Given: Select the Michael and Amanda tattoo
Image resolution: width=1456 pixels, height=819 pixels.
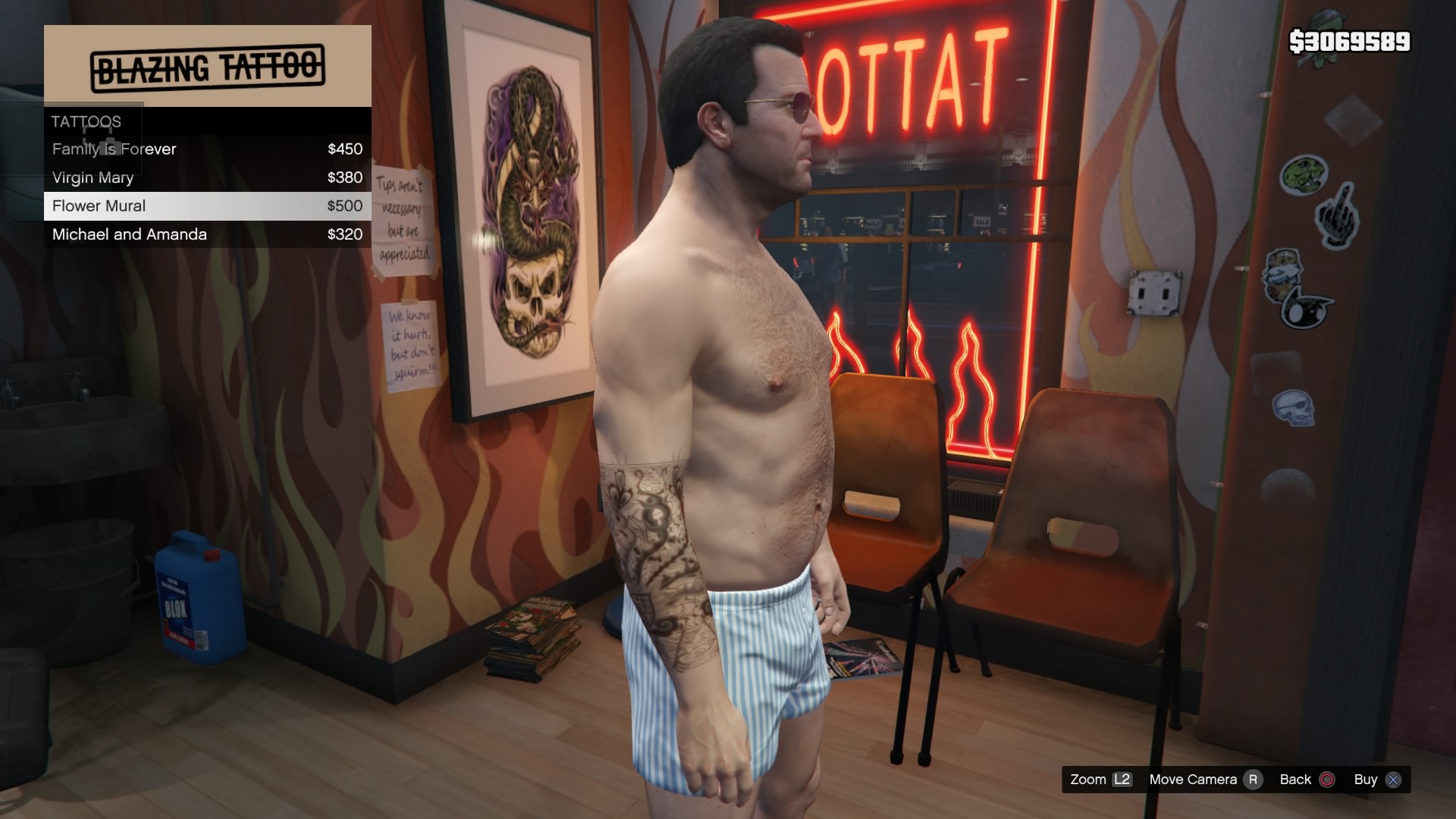Looking at the screenshot, I should pos(206,234).
